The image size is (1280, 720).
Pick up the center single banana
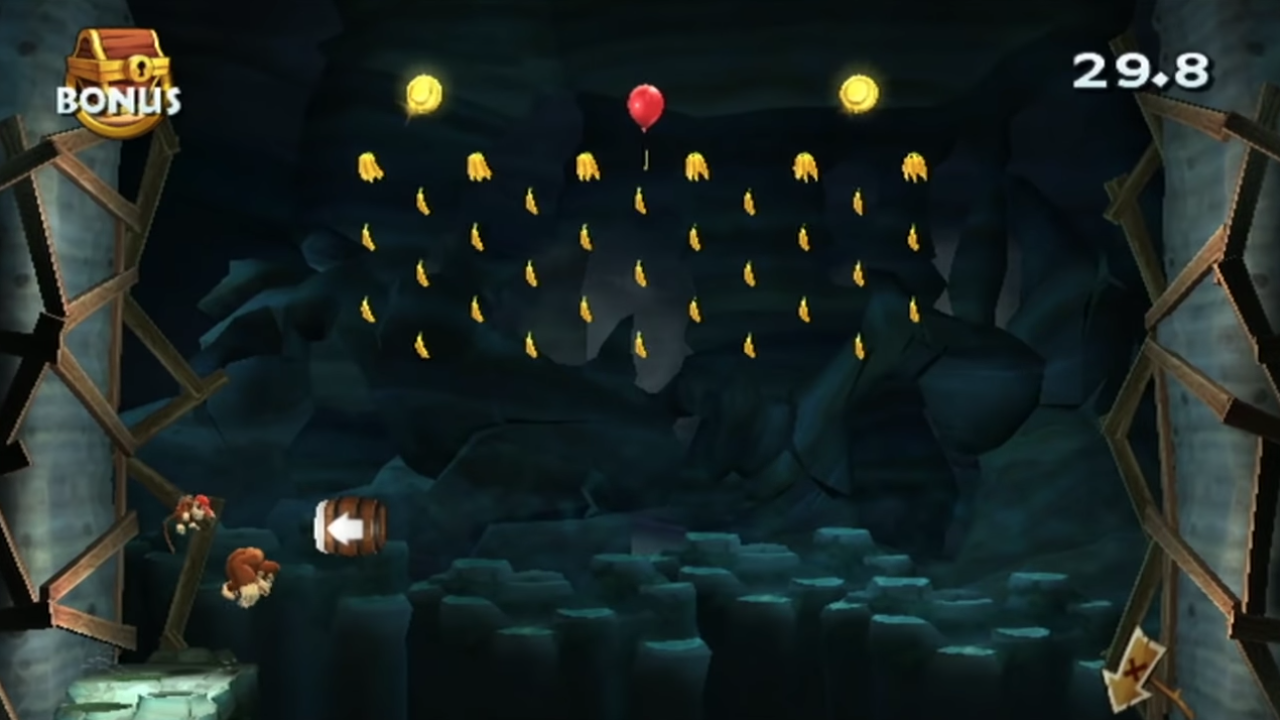[x=640, y=272]
